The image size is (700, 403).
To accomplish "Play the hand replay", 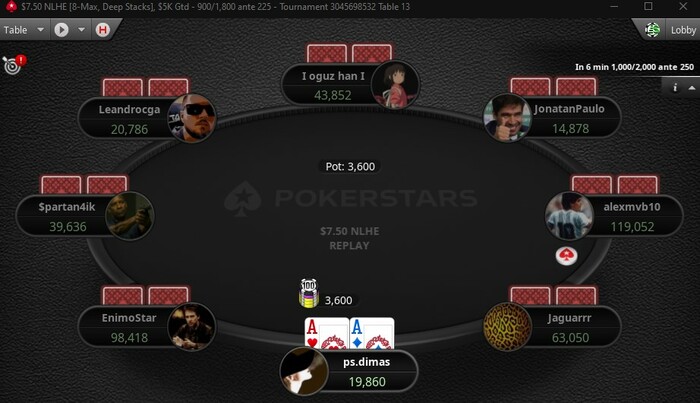I will tap(61, 30).
